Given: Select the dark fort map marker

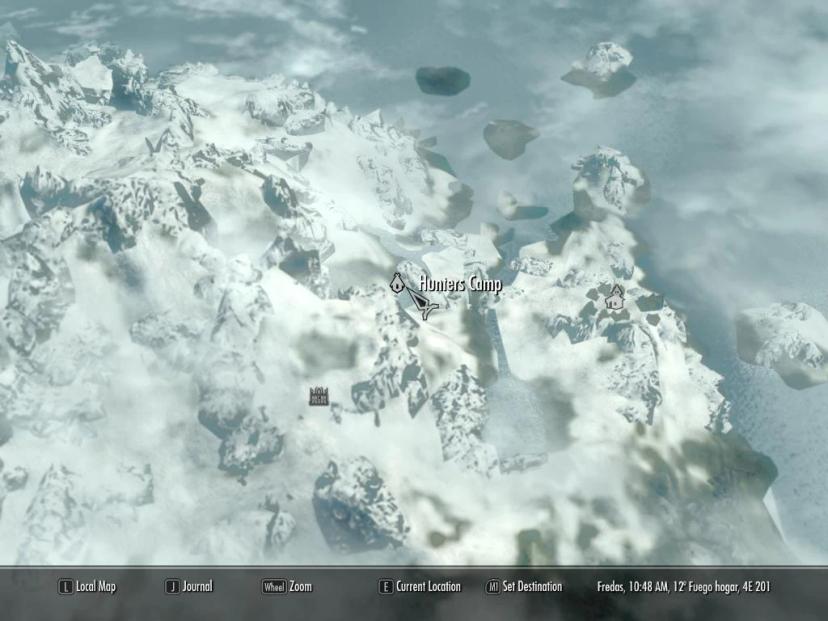Looking at the screenshot, I should [319, 396].
